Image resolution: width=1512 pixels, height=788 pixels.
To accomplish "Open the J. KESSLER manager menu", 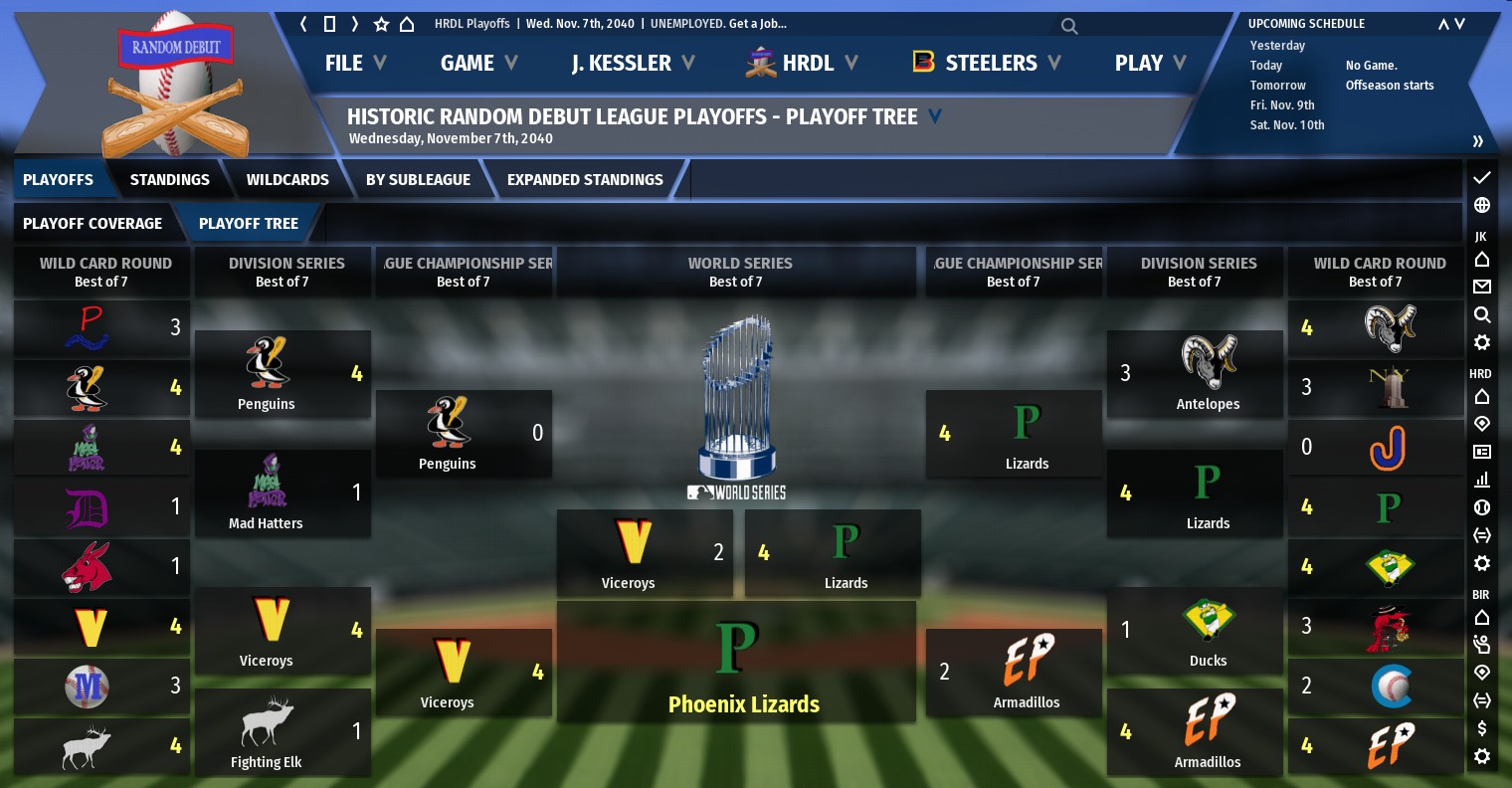I will tap(632, 63).
